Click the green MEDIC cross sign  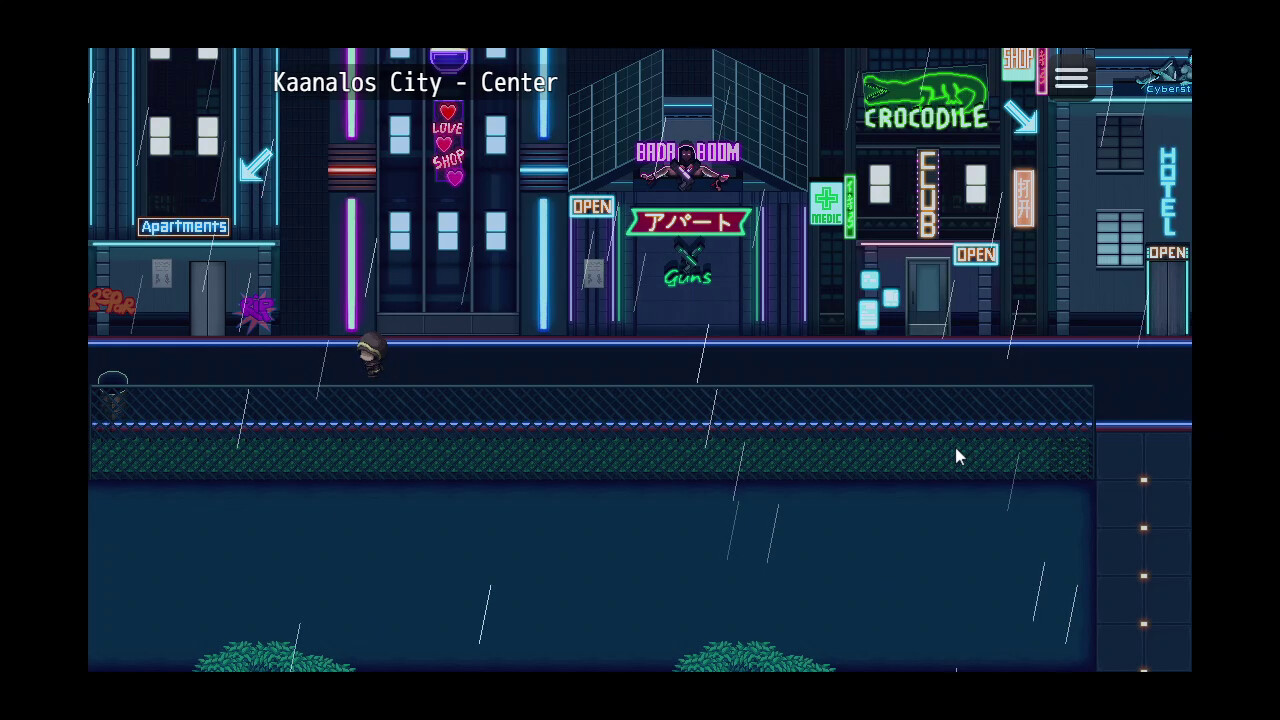pyautogui.click(x=826, y=201)
